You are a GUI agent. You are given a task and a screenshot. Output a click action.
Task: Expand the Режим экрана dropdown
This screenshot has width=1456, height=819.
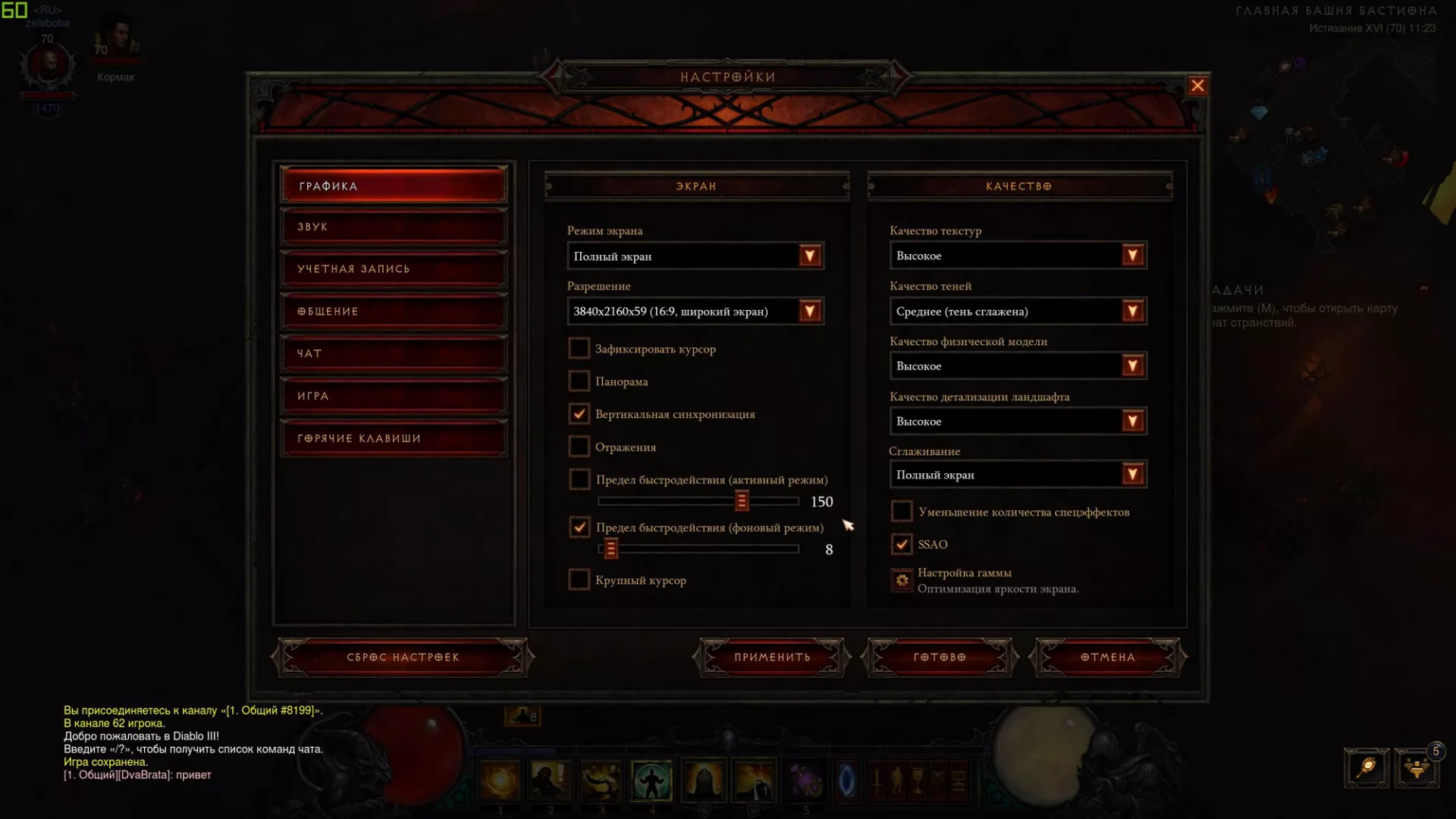click(x=810, y=256)
